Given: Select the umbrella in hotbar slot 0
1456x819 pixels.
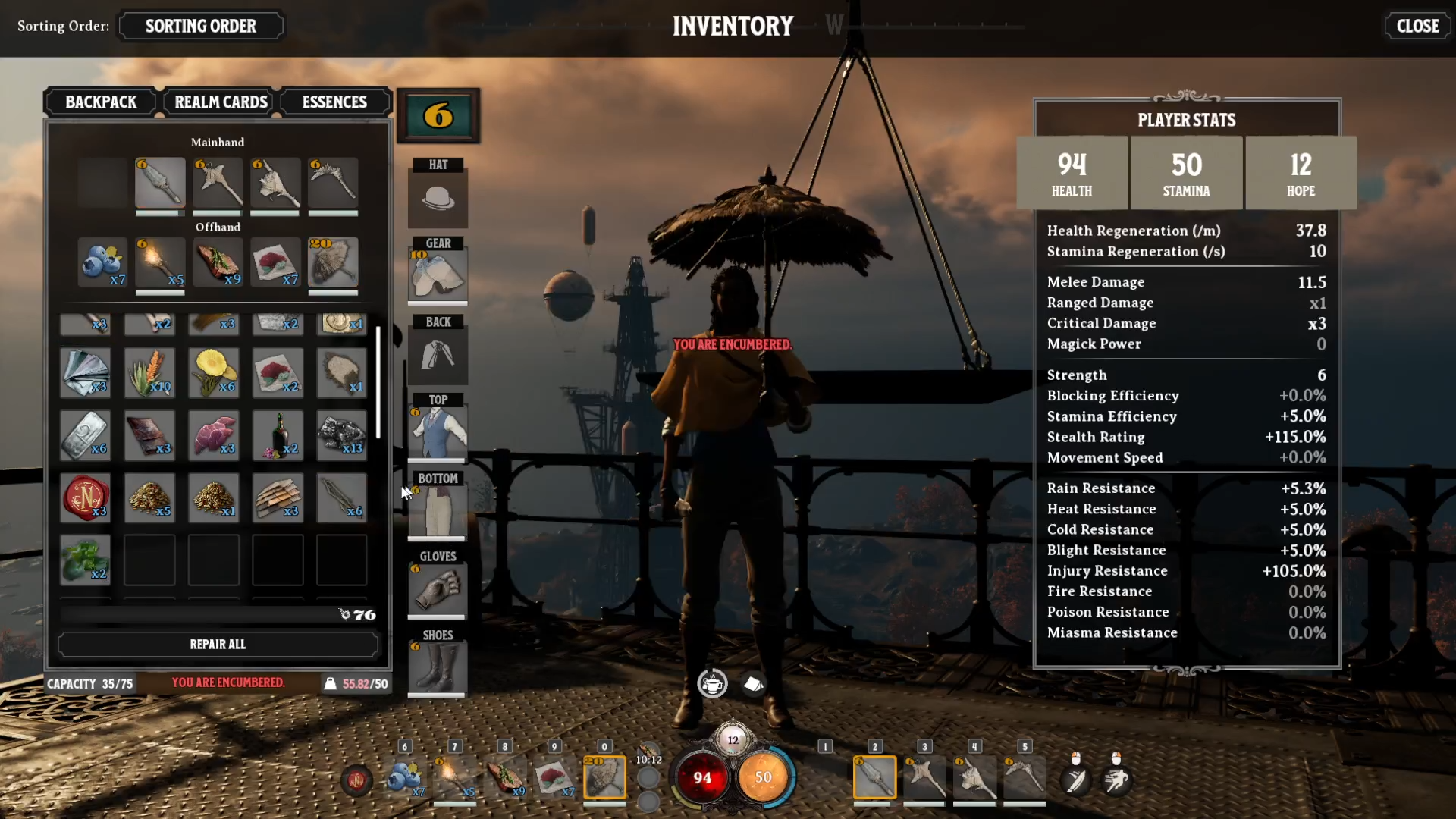Looking at the screenshot, I should pyautogui.click(x=604, y=777).
